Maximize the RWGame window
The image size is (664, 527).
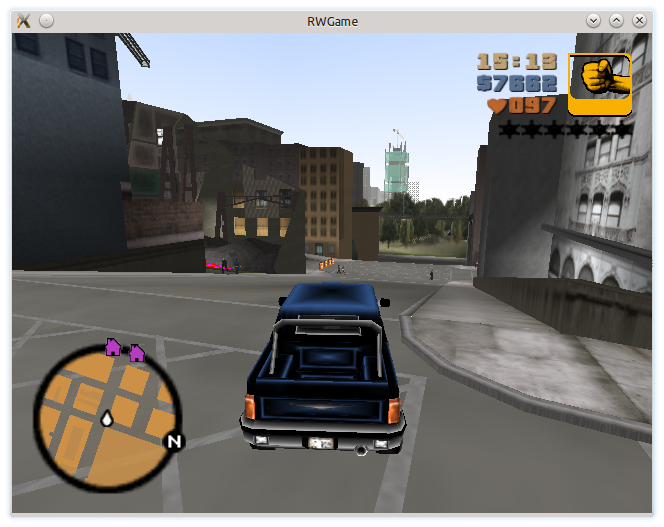tap(616, 20)
